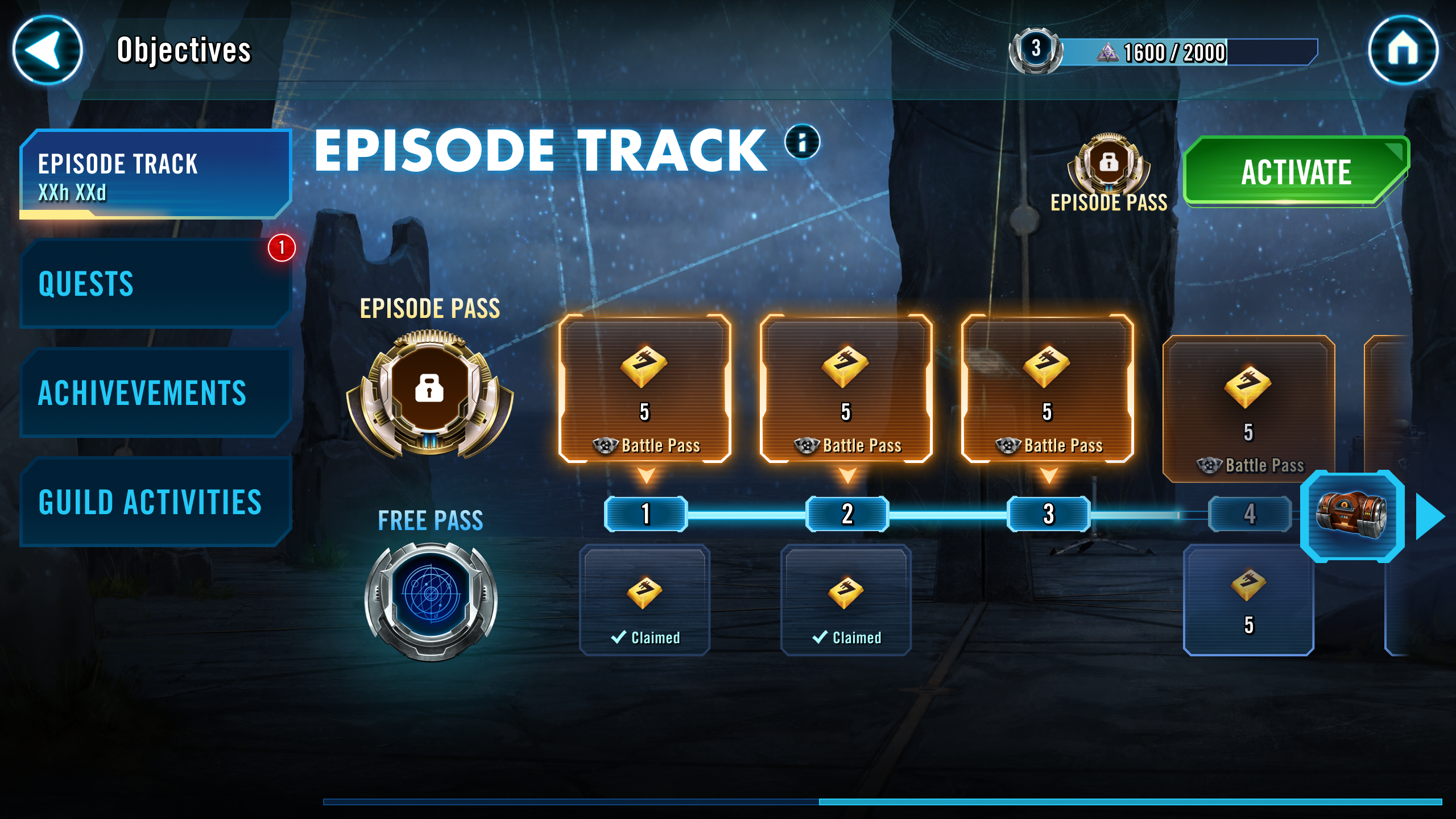Return to the home screen

[1403, 50]
